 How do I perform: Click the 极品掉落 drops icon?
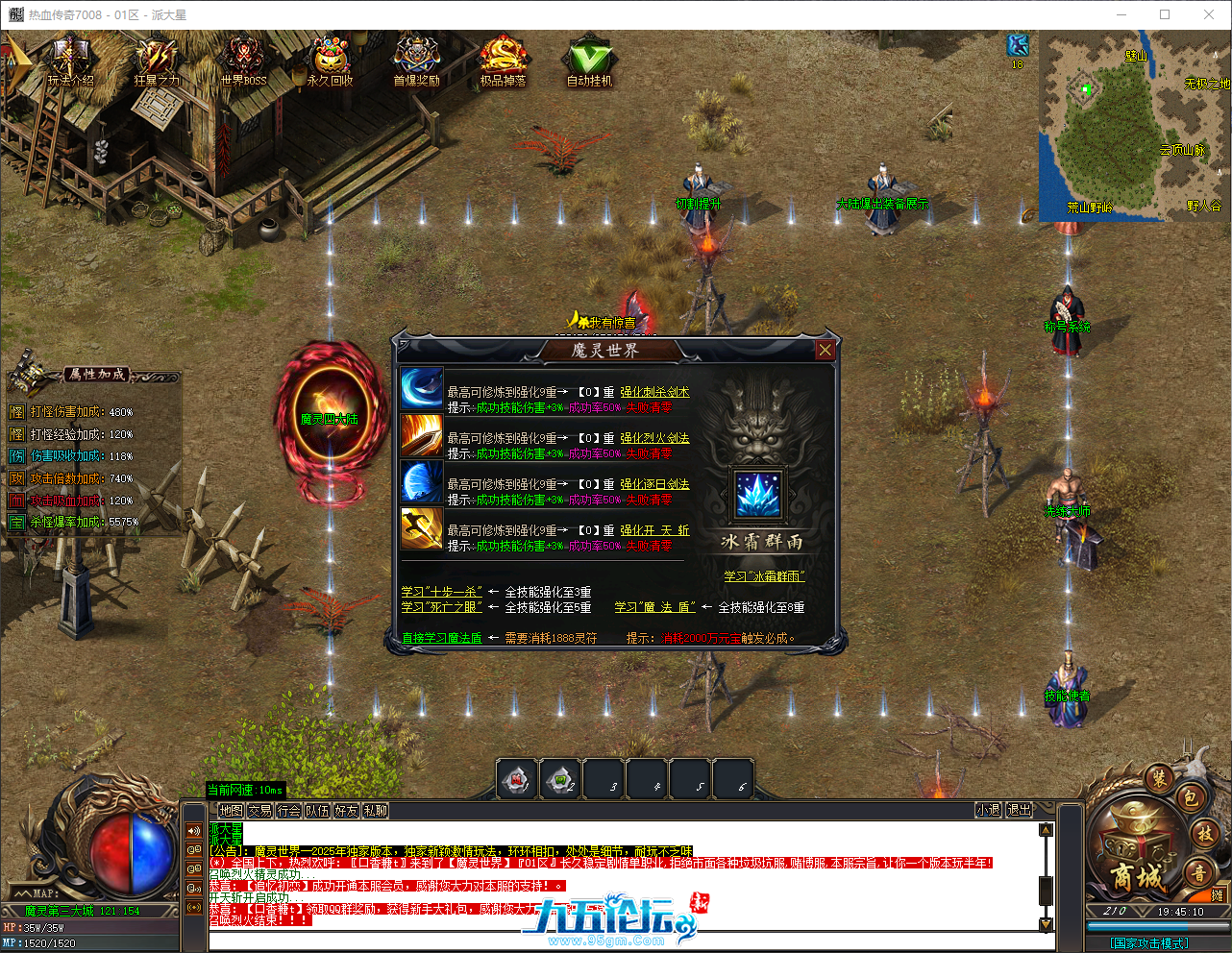click(x=503, y=58)
